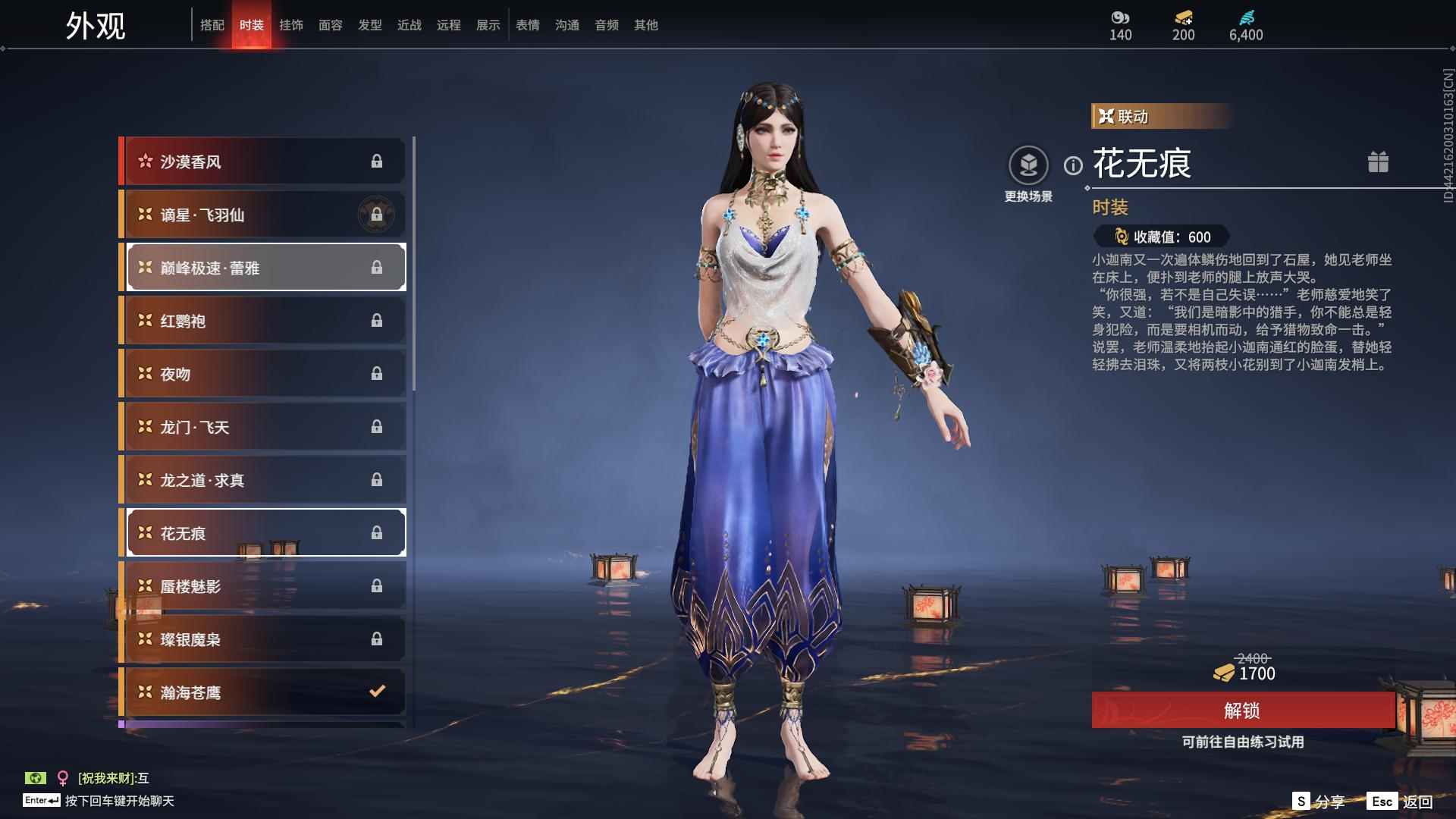Click the 更换场景 change scene icon
The image size is (1456, 819).
[x=1028, y=164]
